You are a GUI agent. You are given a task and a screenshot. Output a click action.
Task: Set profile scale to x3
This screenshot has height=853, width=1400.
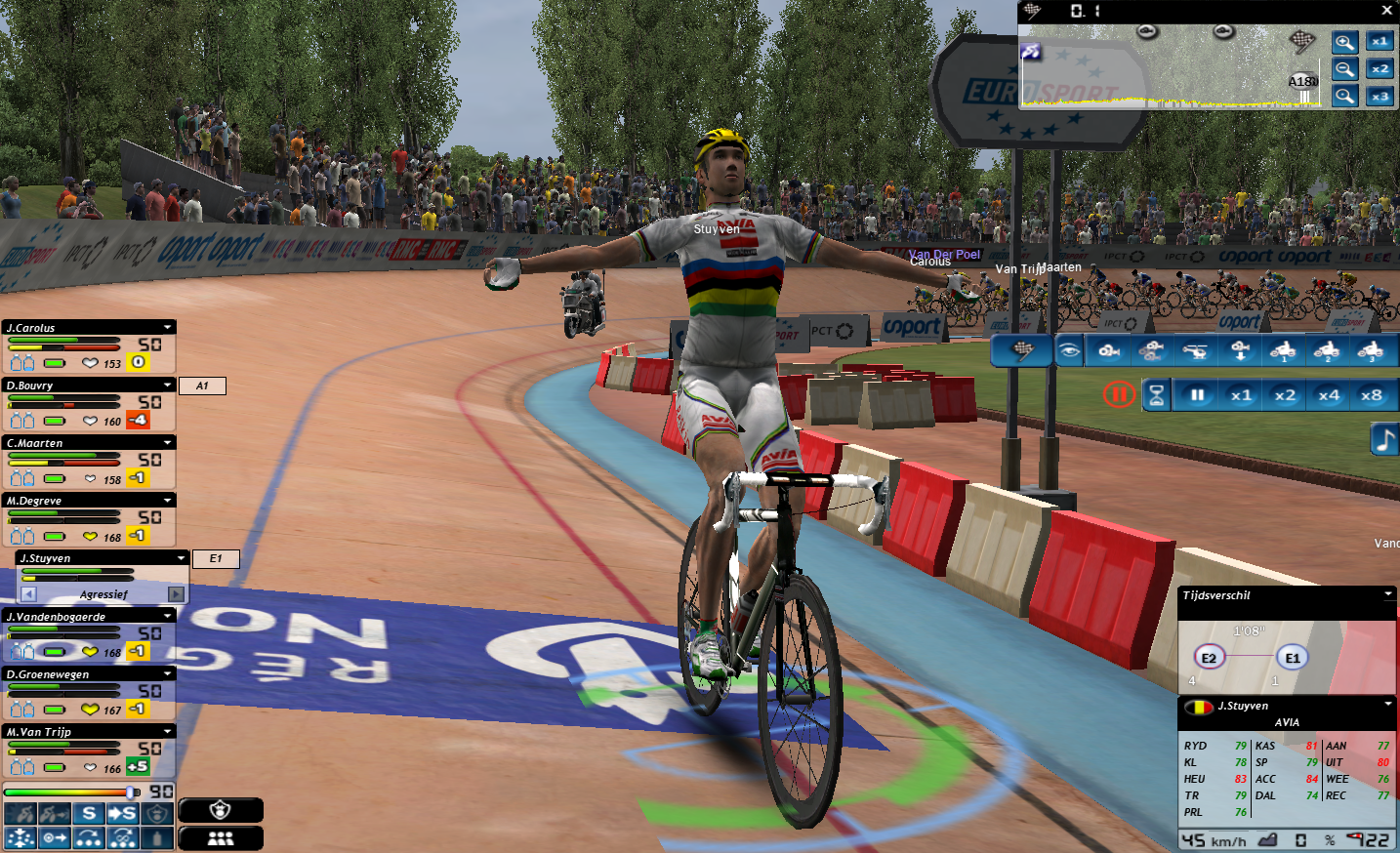[x=1379, y=97]
